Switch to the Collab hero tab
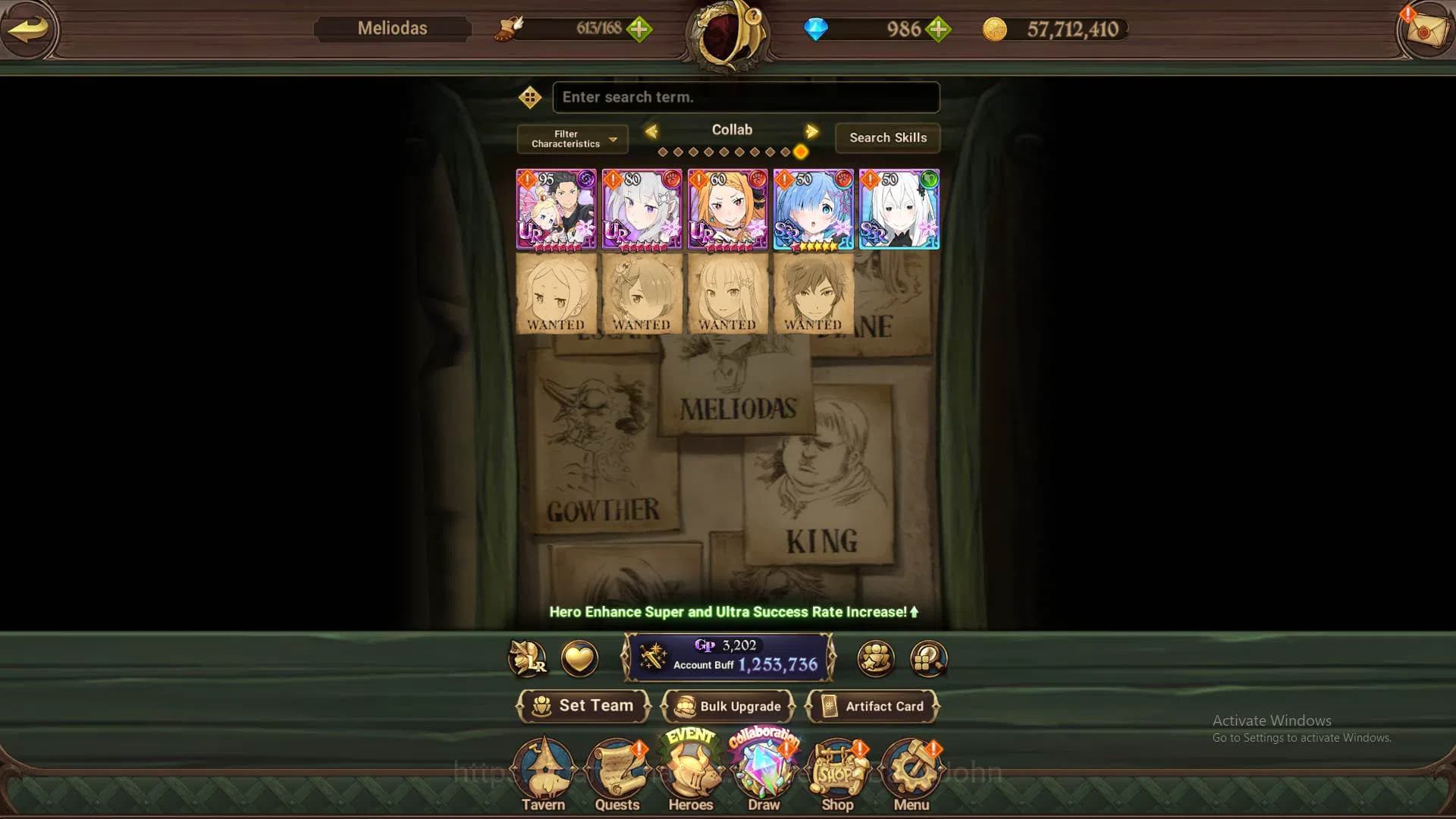The width and height of the screenshot is (1456, 819). 731,130
